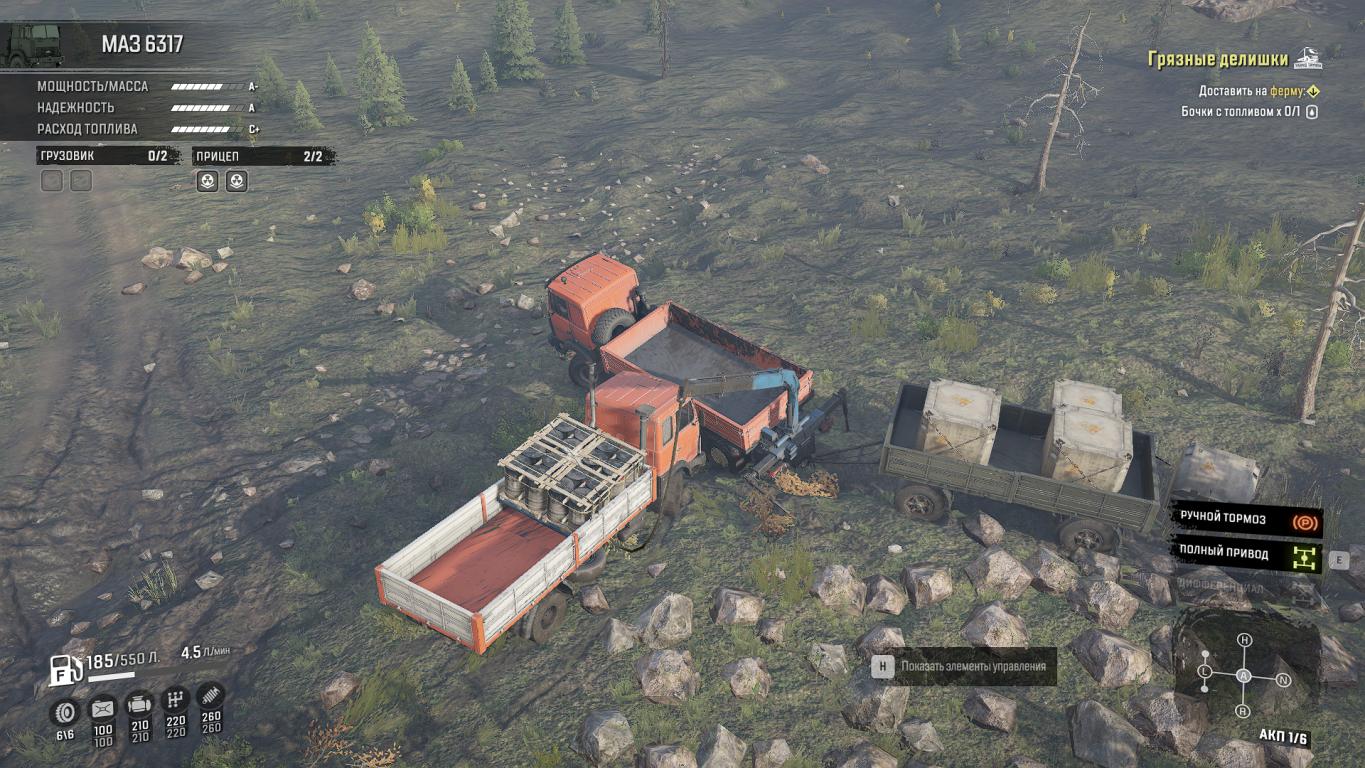Select the N neutral gear node
The image size is (1365, 768).
point(1283,680)
